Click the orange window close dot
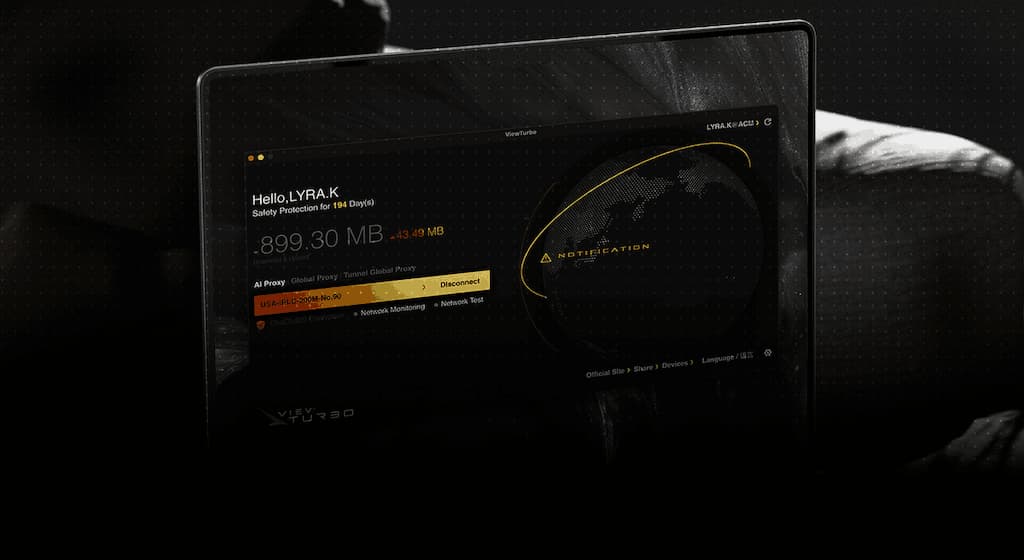1024x560 pixels. tap(250, 157)
